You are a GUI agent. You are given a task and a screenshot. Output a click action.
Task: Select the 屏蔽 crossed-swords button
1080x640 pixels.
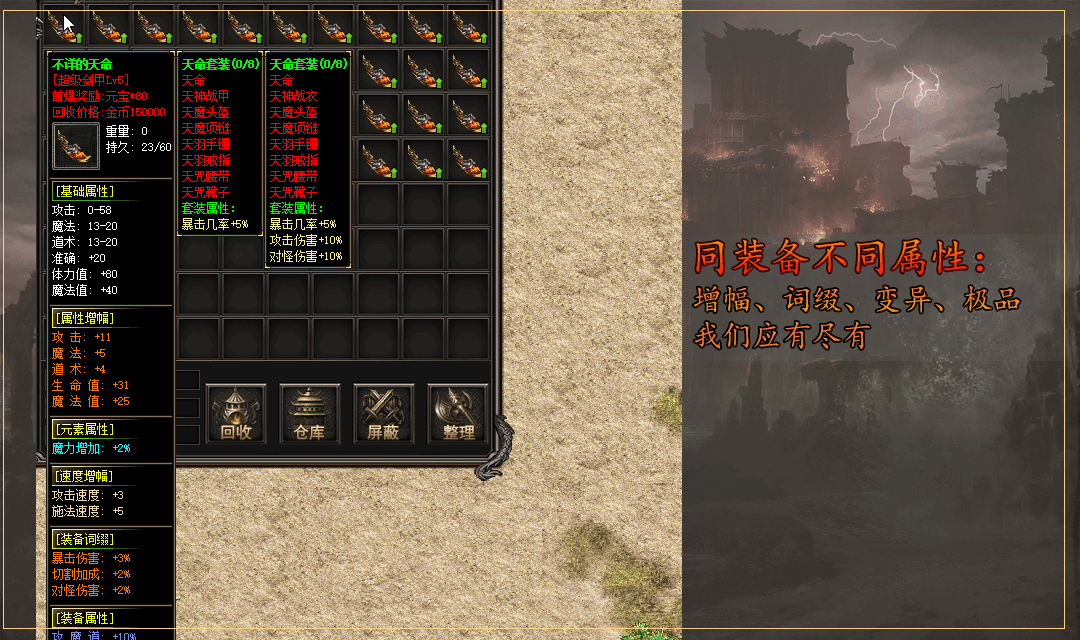[x=383, y=414]
